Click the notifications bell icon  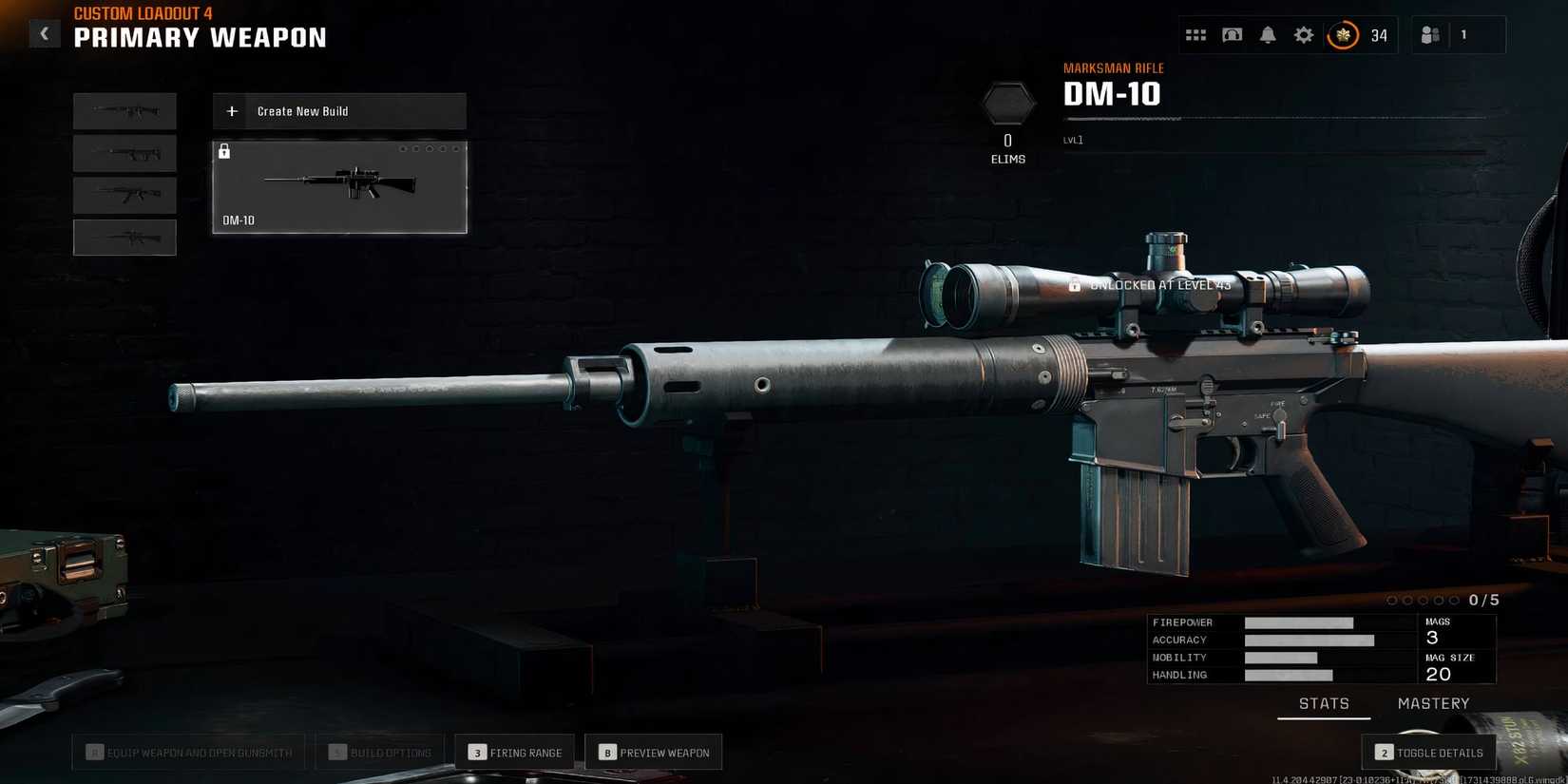(x=1267, y=34)
